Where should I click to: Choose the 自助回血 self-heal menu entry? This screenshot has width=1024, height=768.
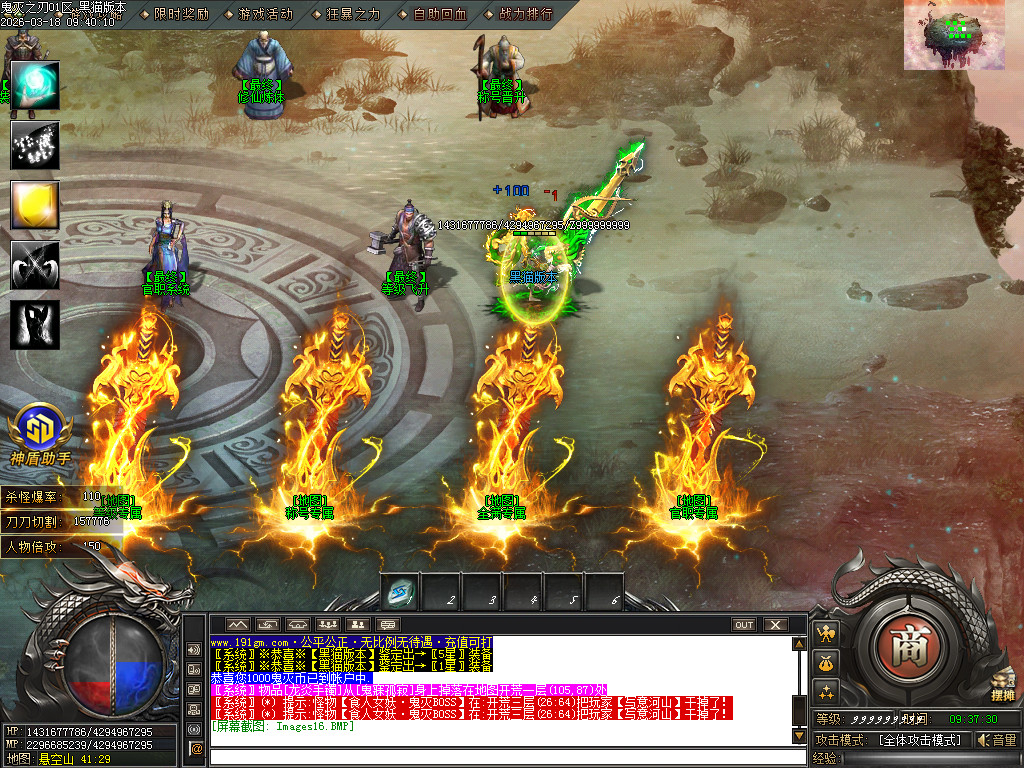[x=439, y=14]
